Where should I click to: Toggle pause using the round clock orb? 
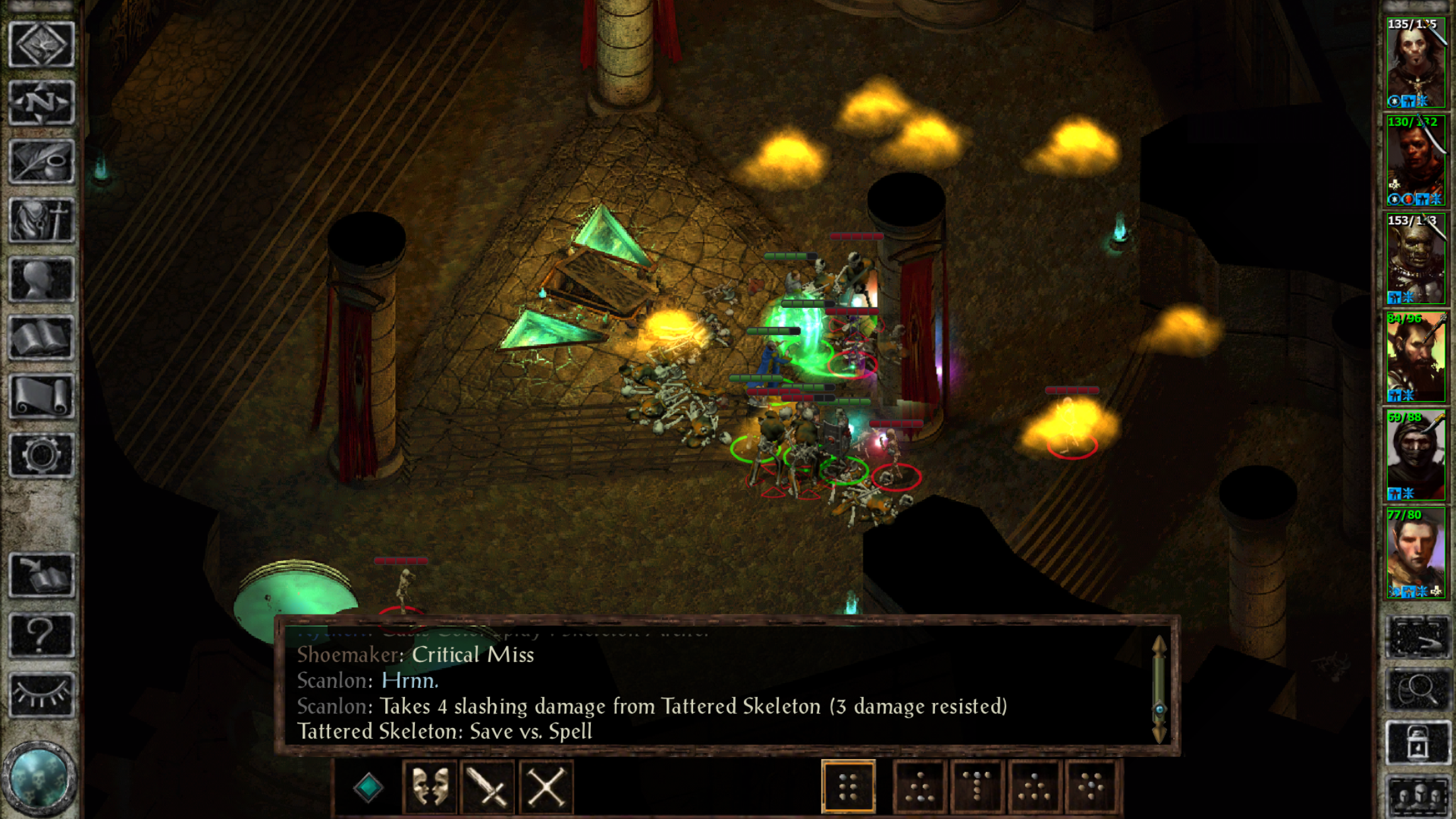click(x=40, y=778)
